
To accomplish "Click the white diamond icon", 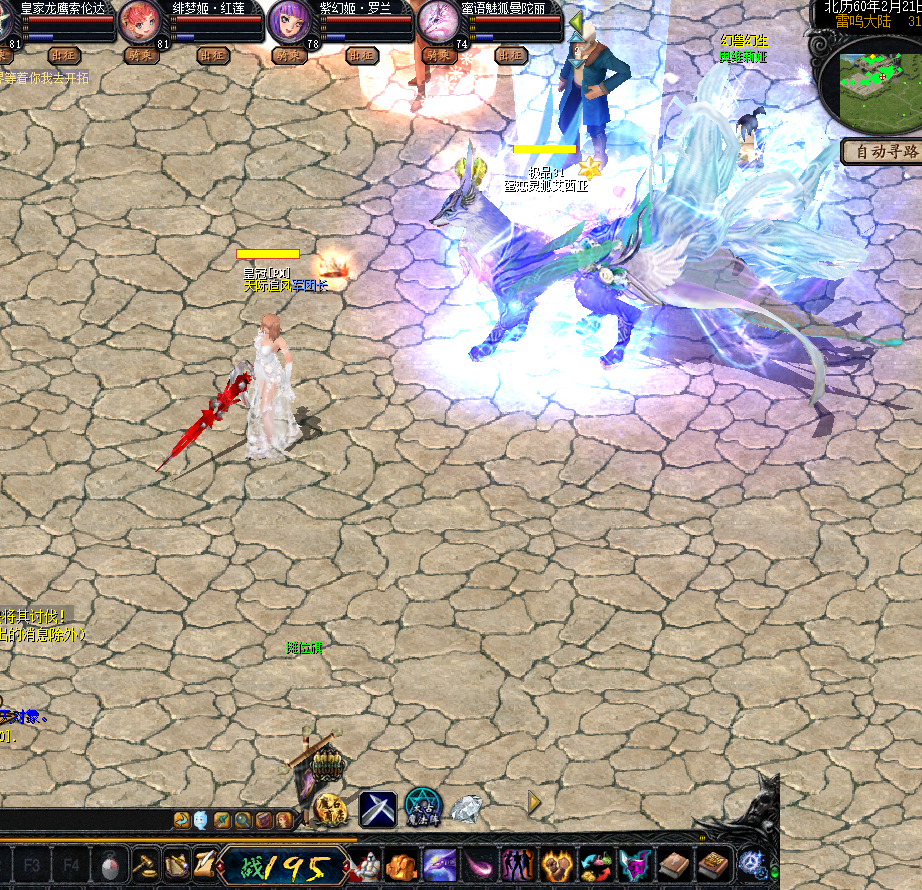I will pos(467,808).
